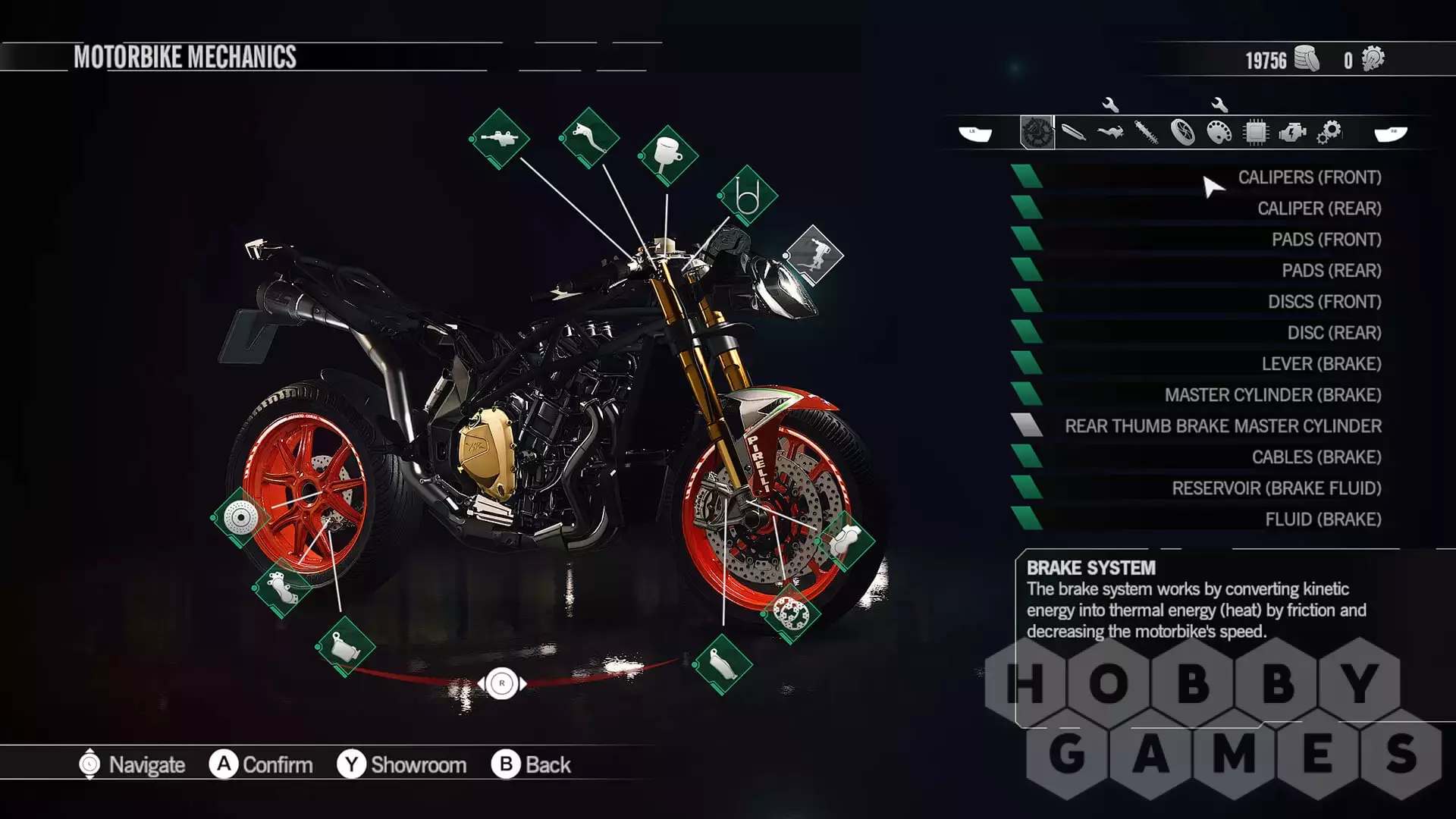
Task: Open Reservoir (Brake Fluid) entry
Action: point(1276,488)
